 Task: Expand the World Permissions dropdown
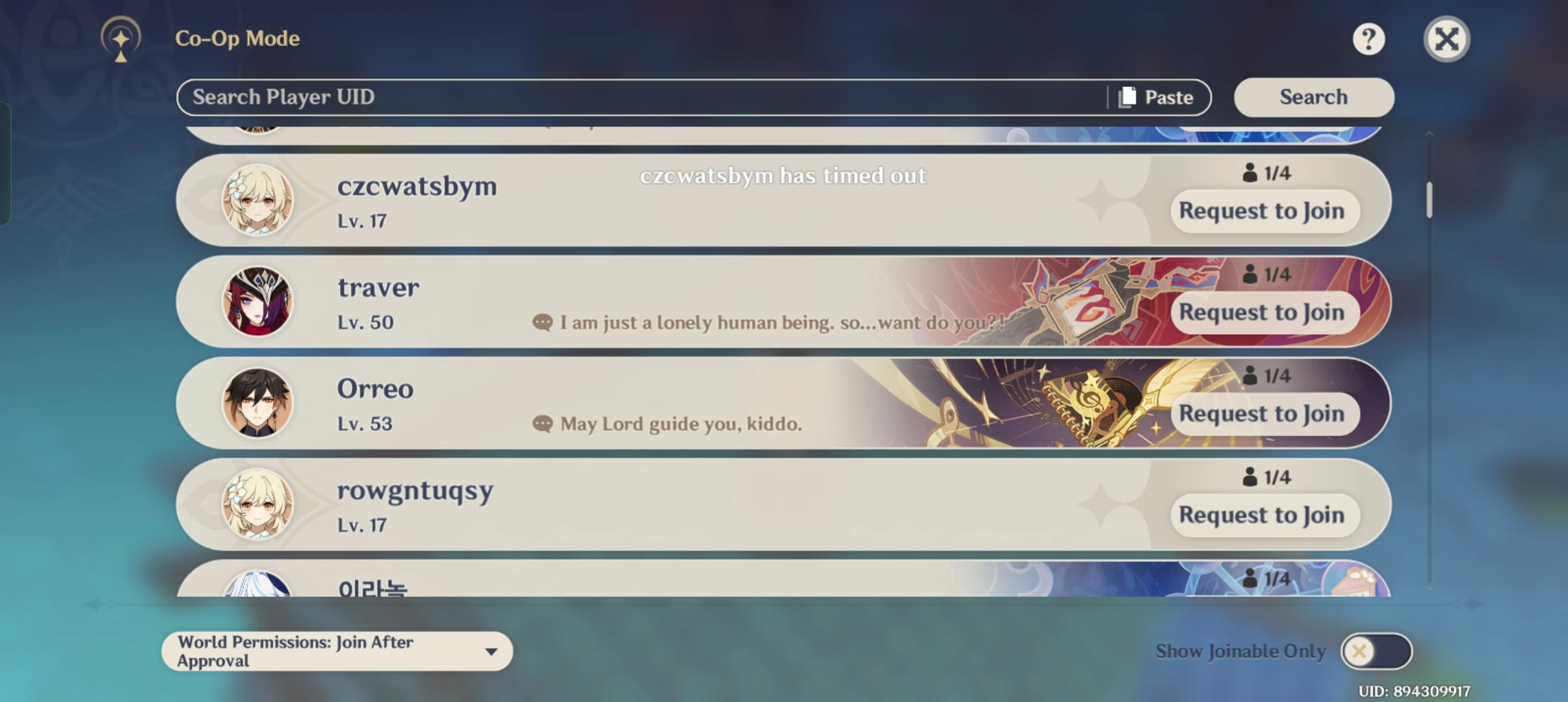[492, 651]
